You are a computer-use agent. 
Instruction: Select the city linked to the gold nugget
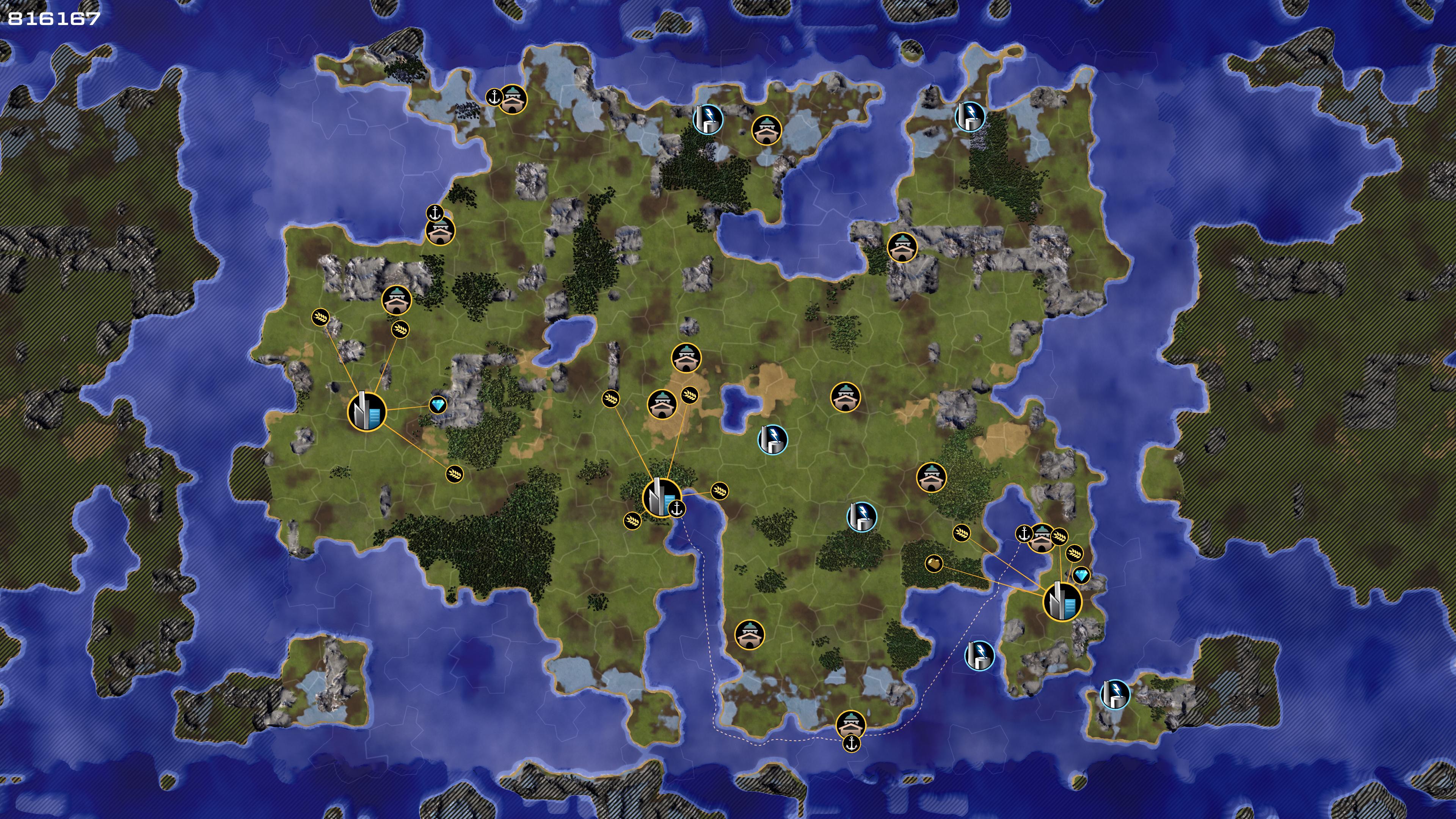tap(1062, 602)
